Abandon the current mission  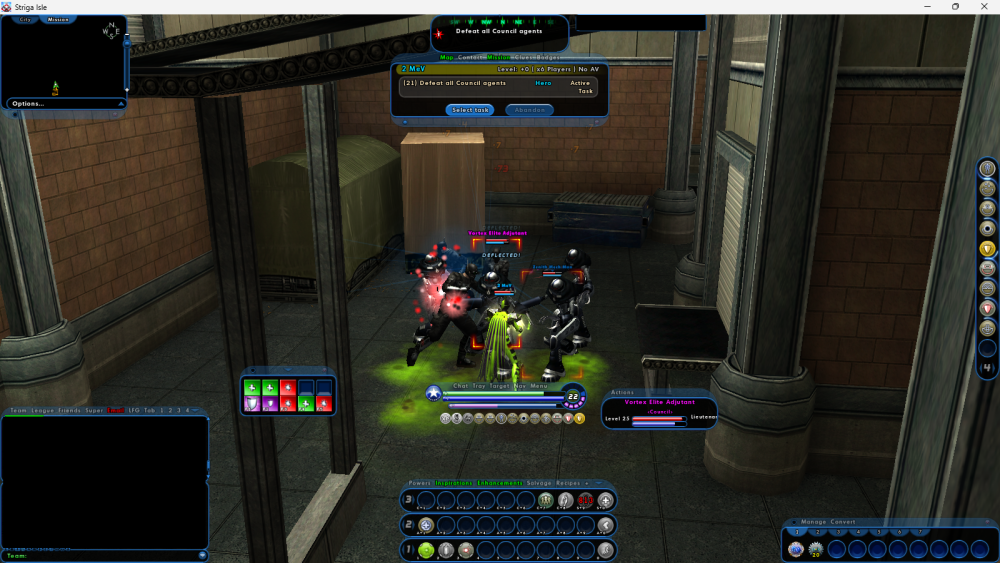[529, 110]
